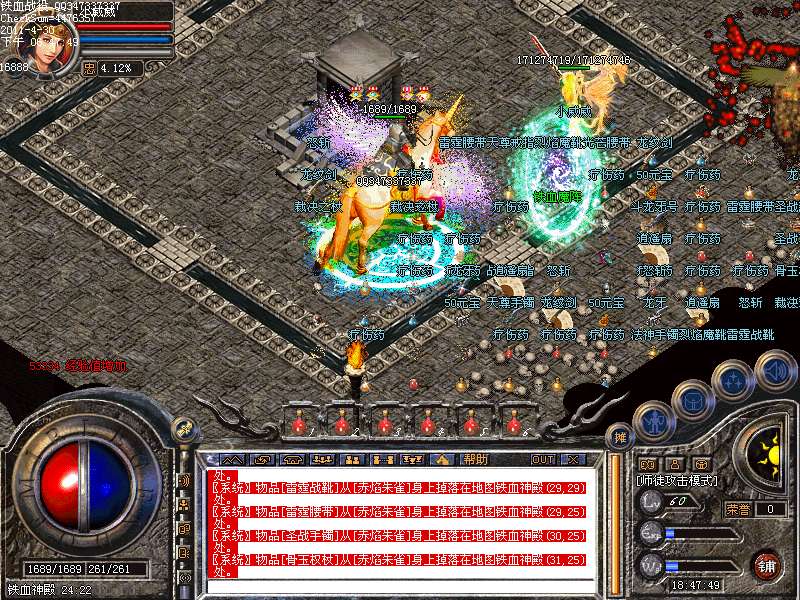Viewport: 800px width, 600px height.
Task: Click the gold winged emblem beside the orb
Action: point(185,430)
